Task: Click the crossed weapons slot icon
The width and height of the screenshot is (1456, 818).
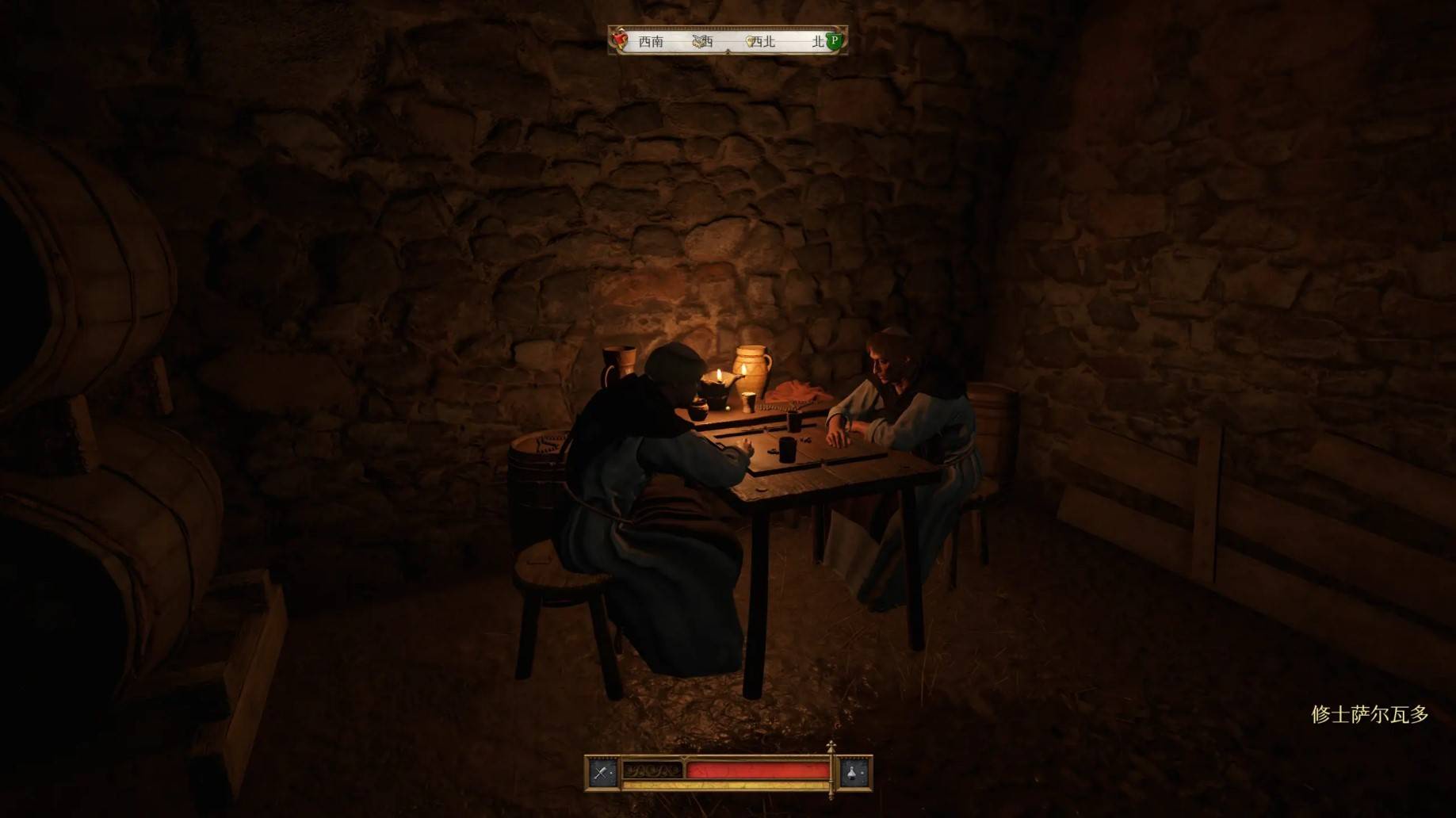Action: [602, 772]
